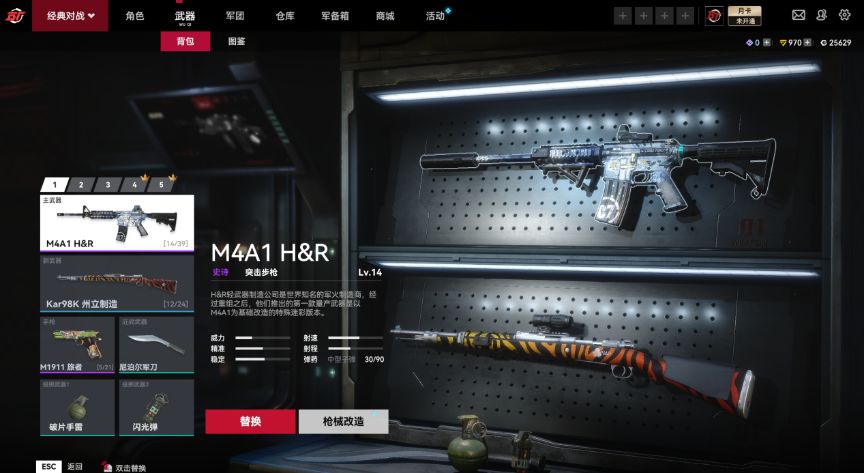Open the 军团 menu

235,16
